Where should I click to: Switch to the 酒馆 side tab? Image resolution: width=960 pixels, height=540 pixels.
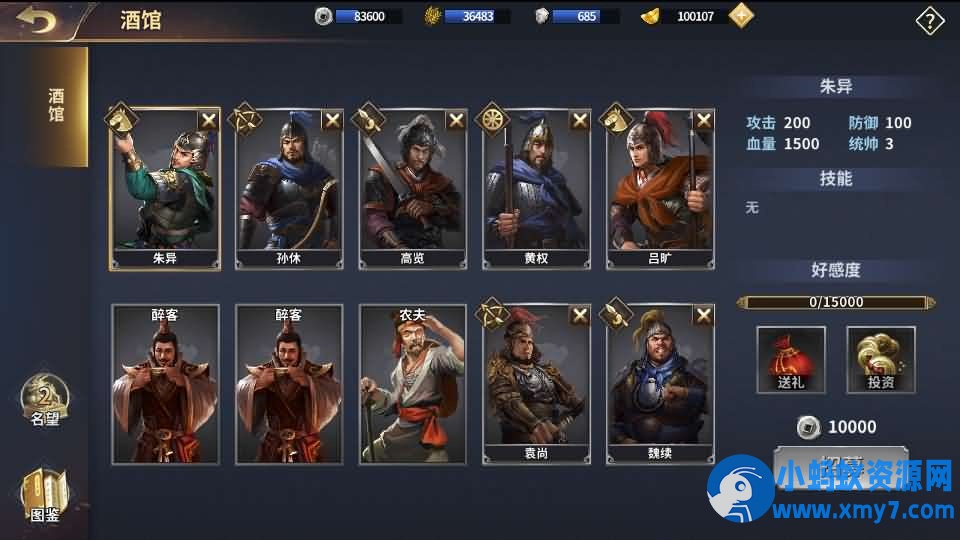coord(56,105)
